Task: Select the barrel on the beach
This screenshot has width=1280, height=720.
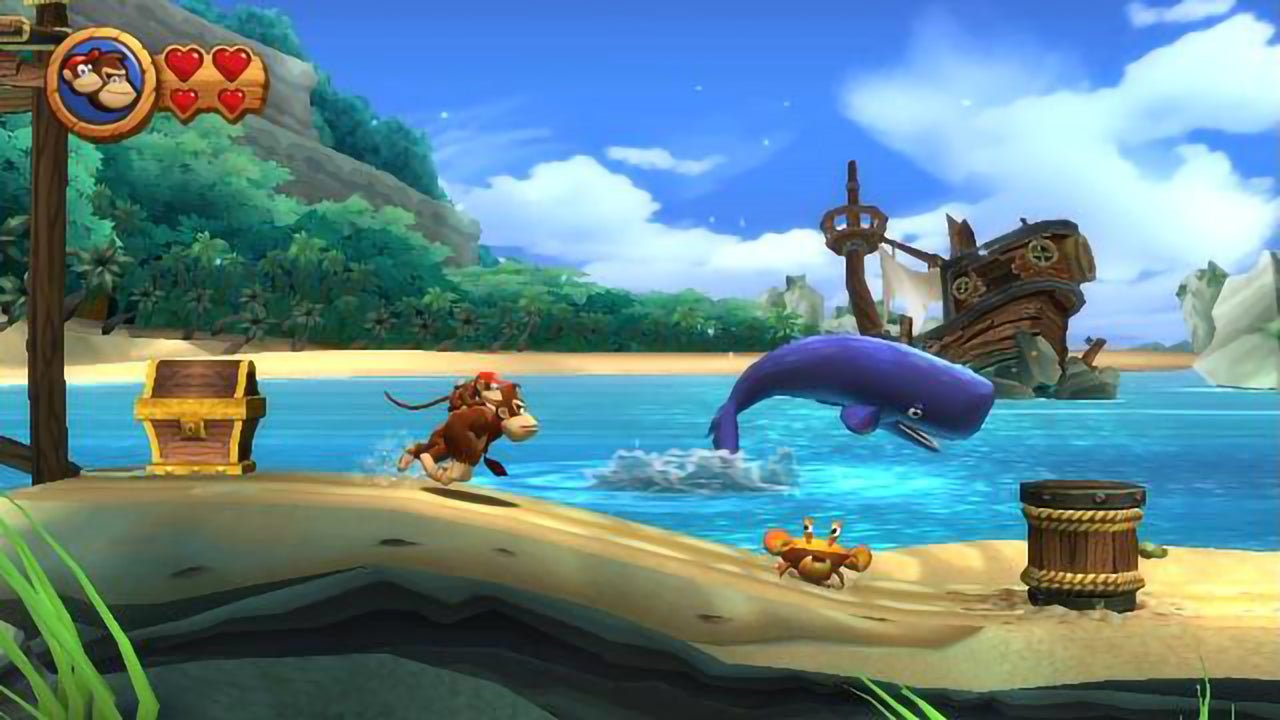Action: tap(1080, 540)
